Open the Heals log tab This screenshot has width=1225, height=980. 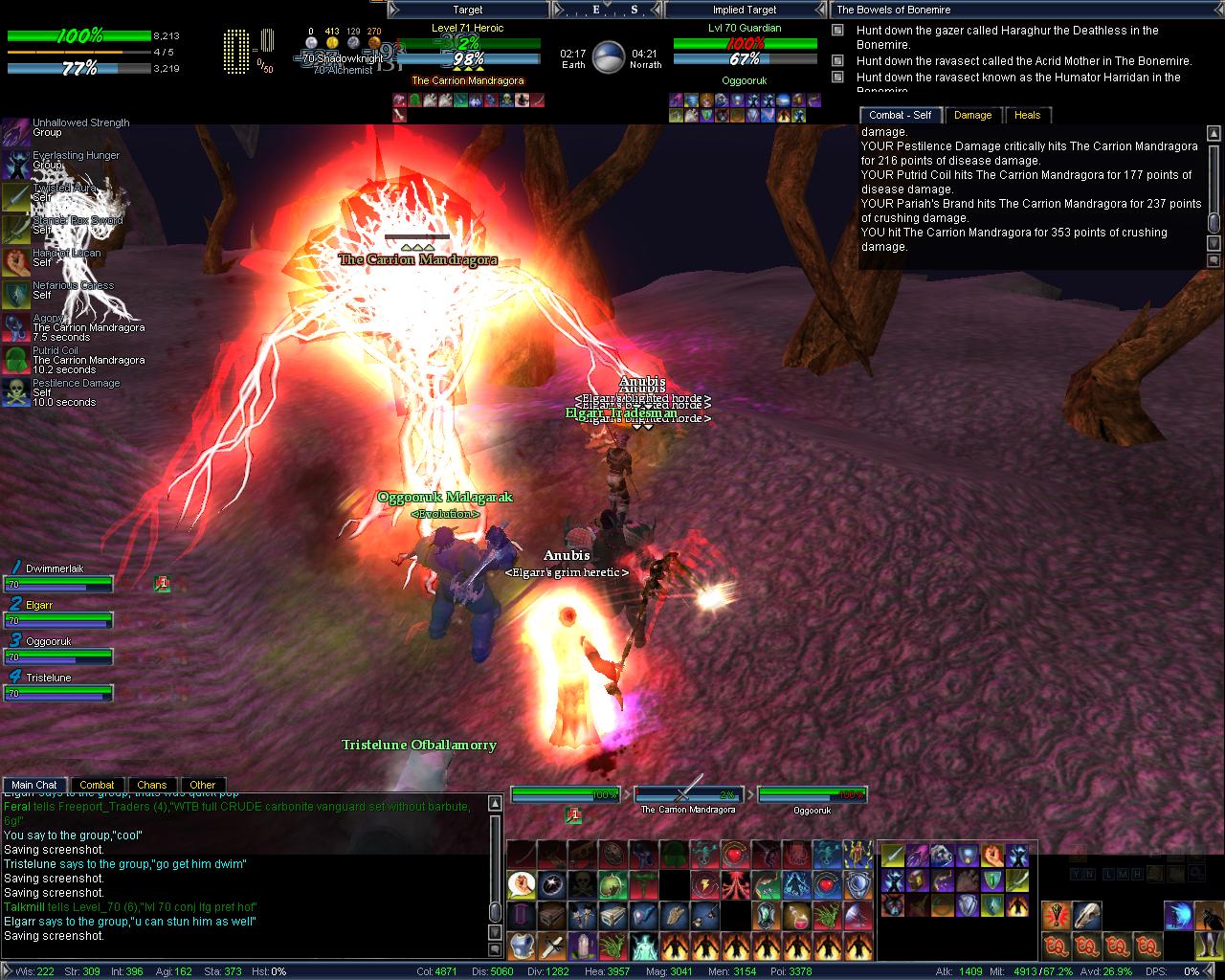pyautogui.click(x=1027, y=115)
